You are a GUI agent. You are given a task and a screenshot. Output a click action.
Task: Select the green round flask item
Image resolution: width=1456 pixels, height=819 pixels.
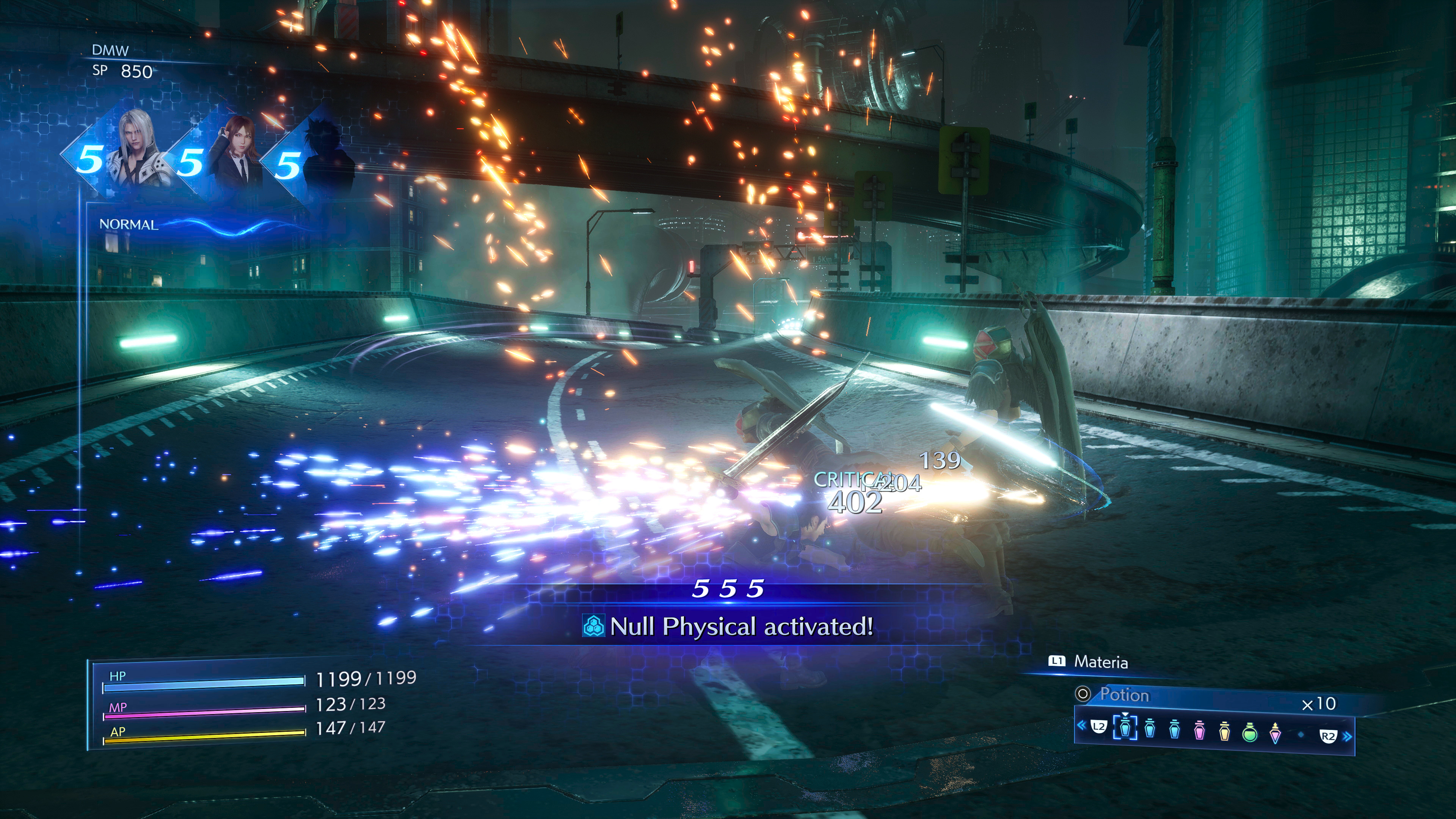1250,732
